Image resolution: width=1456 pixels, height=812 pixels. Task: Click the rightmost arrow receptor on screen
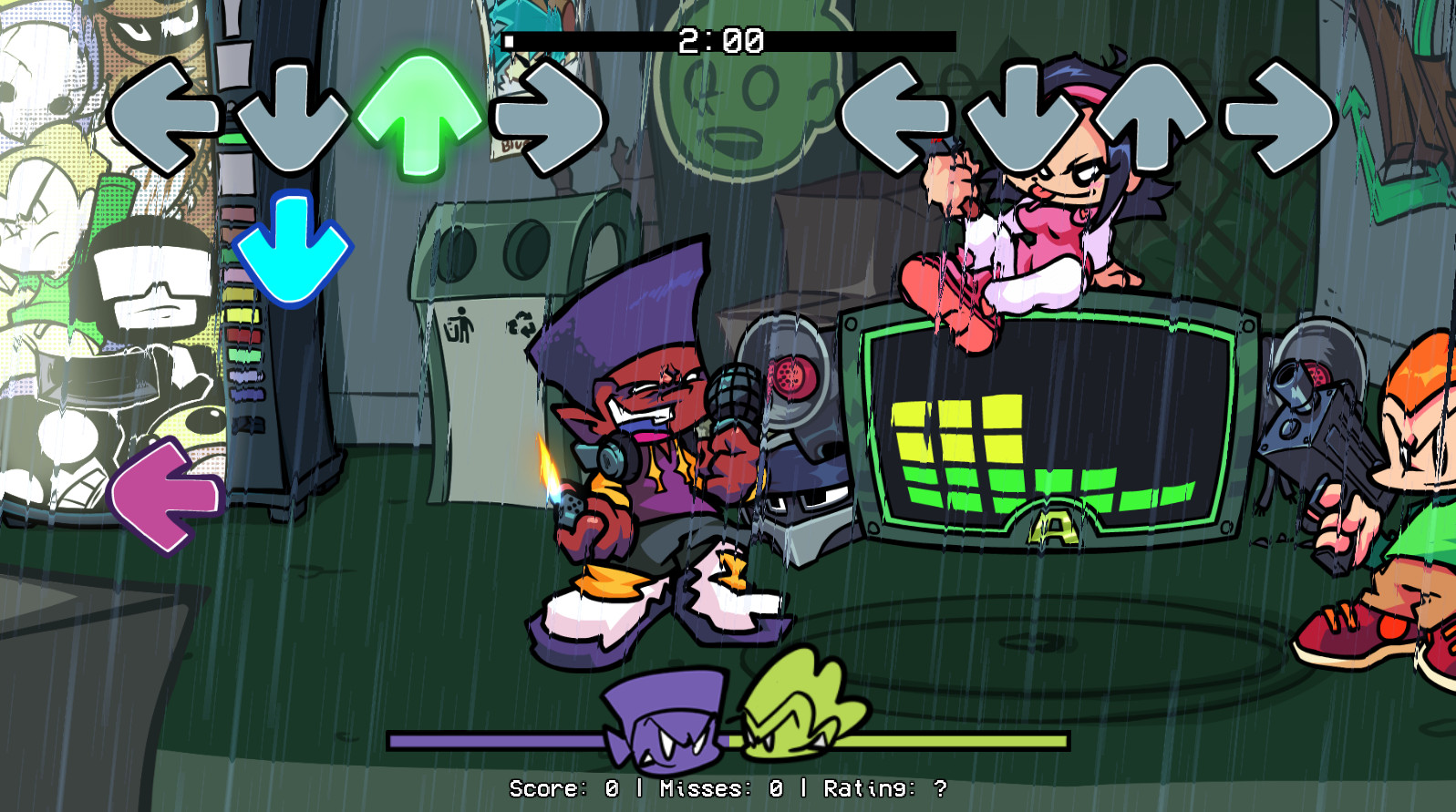click(1276, 114)
